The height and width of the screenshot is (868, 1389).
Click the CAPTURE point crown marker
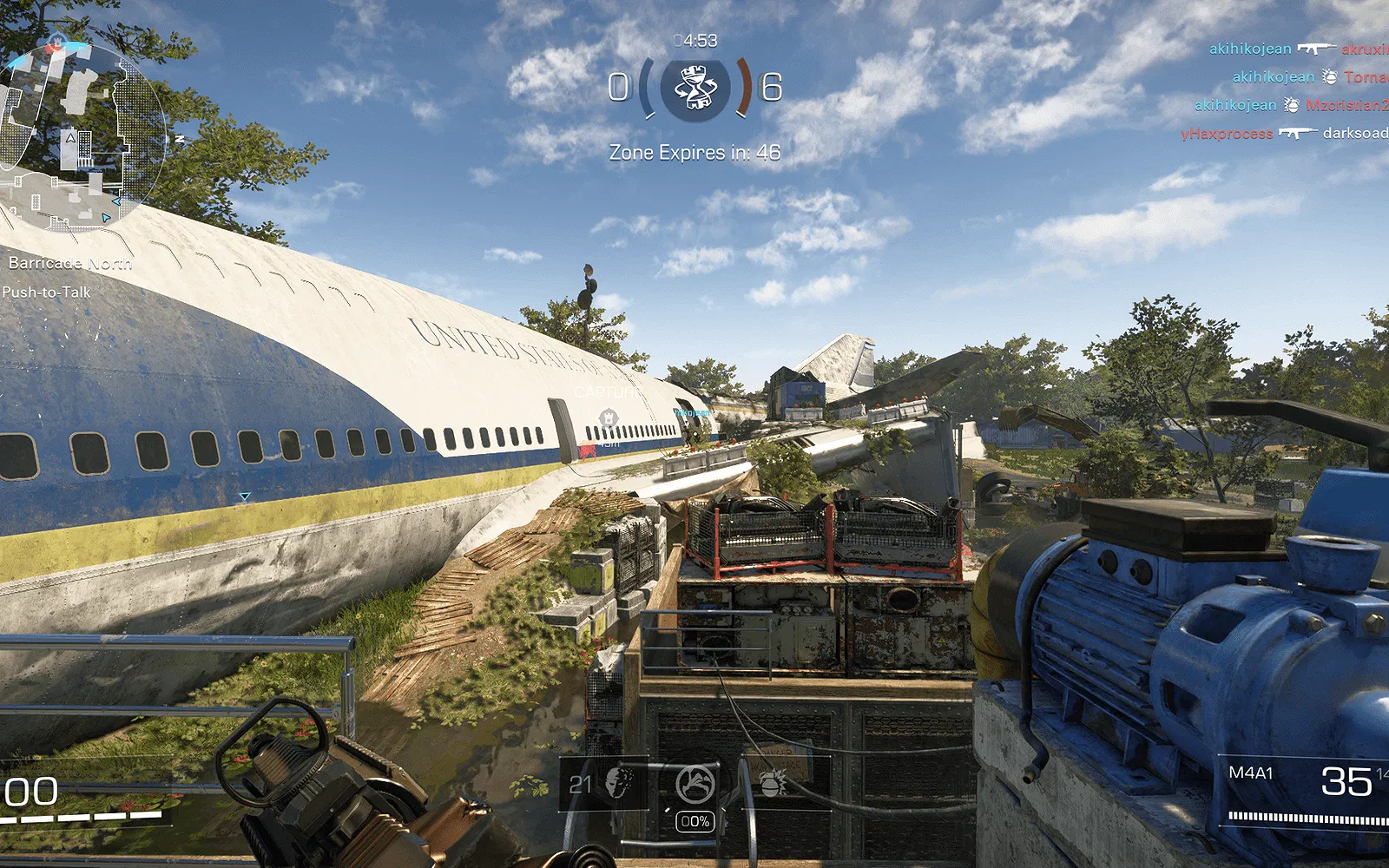coord(608,419)
